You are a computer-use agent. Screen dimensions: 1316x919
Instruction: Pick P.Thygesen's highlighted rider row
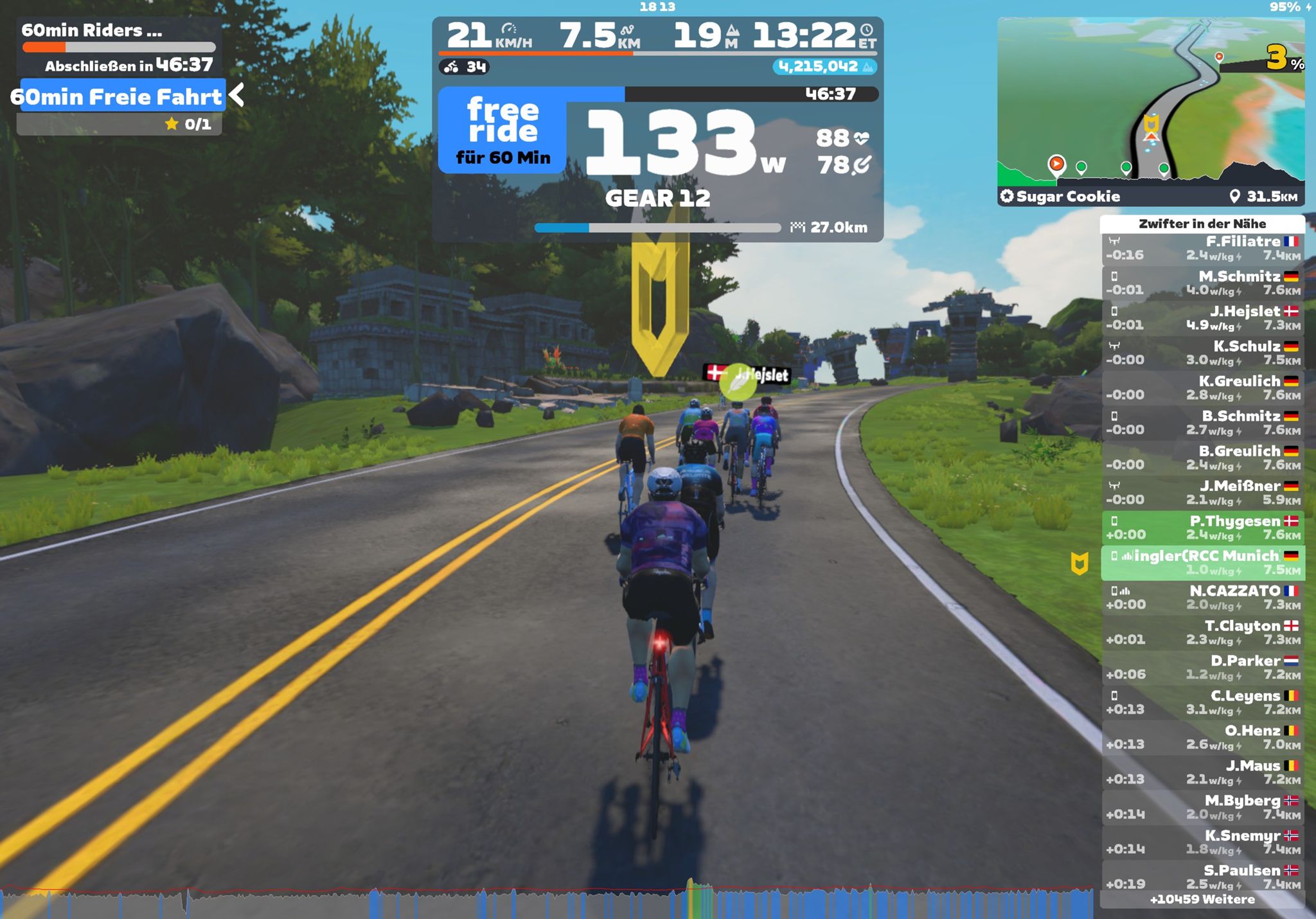tap(1202, 528)
